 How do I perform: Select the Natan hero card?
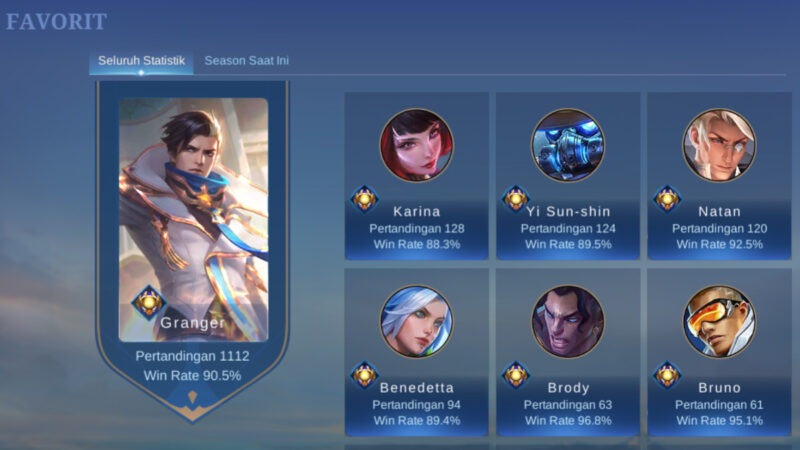point(719,175)
